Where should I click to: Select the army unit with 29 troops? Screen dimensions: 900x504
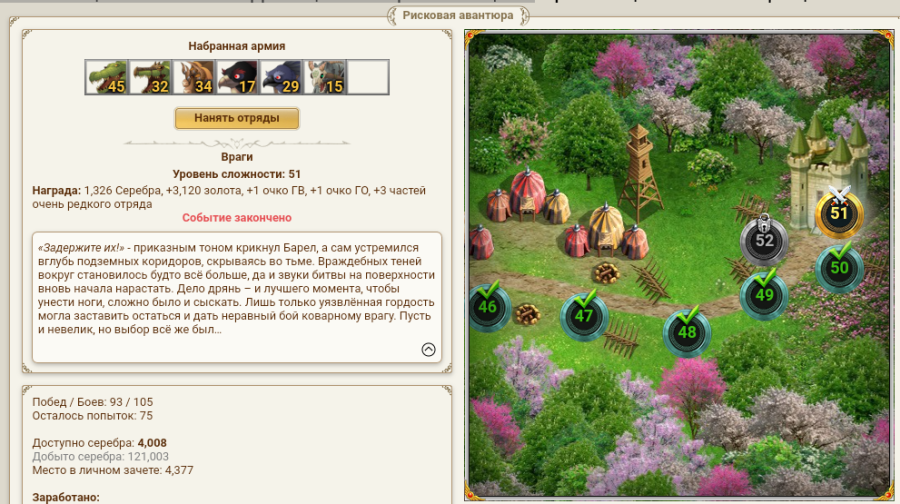281,77
